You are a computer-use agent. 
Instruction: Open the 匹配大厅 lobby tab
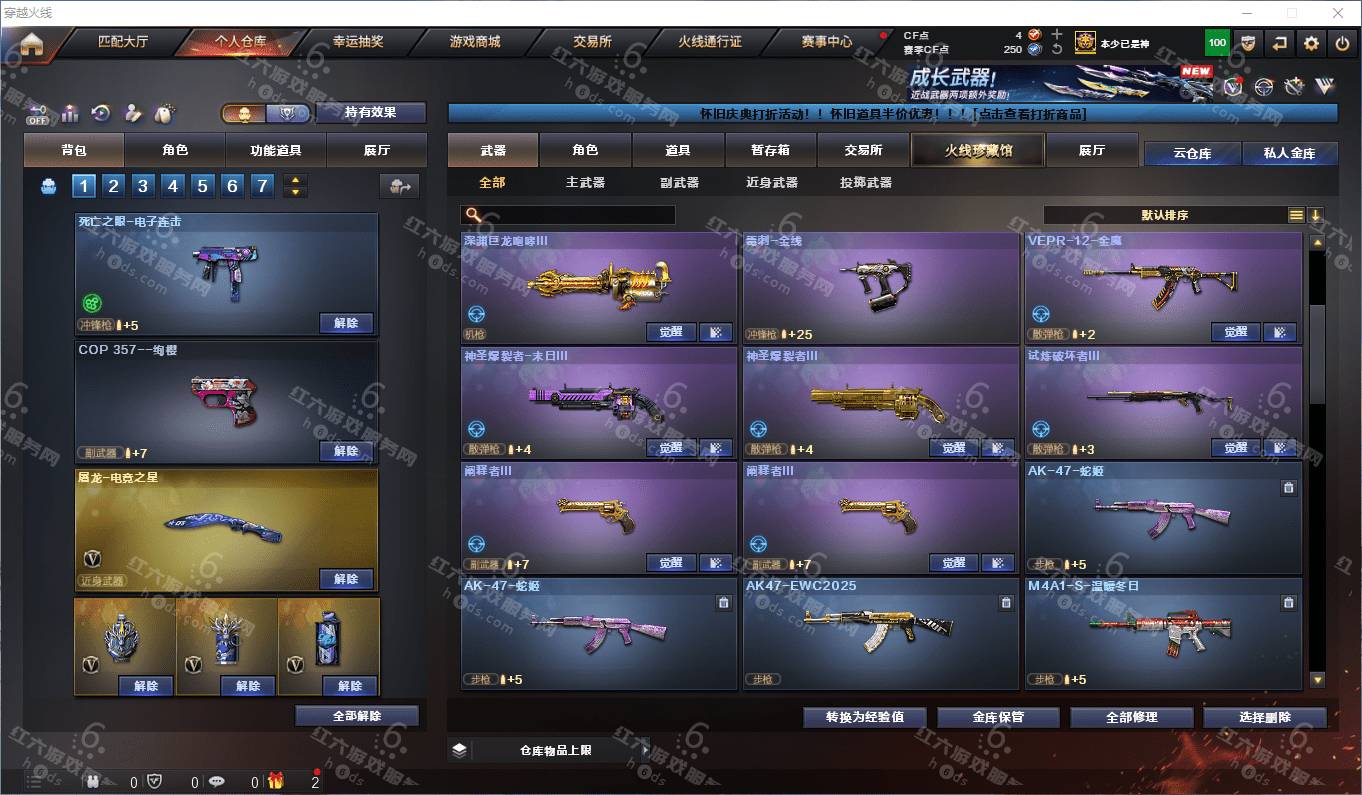(123, 42)
